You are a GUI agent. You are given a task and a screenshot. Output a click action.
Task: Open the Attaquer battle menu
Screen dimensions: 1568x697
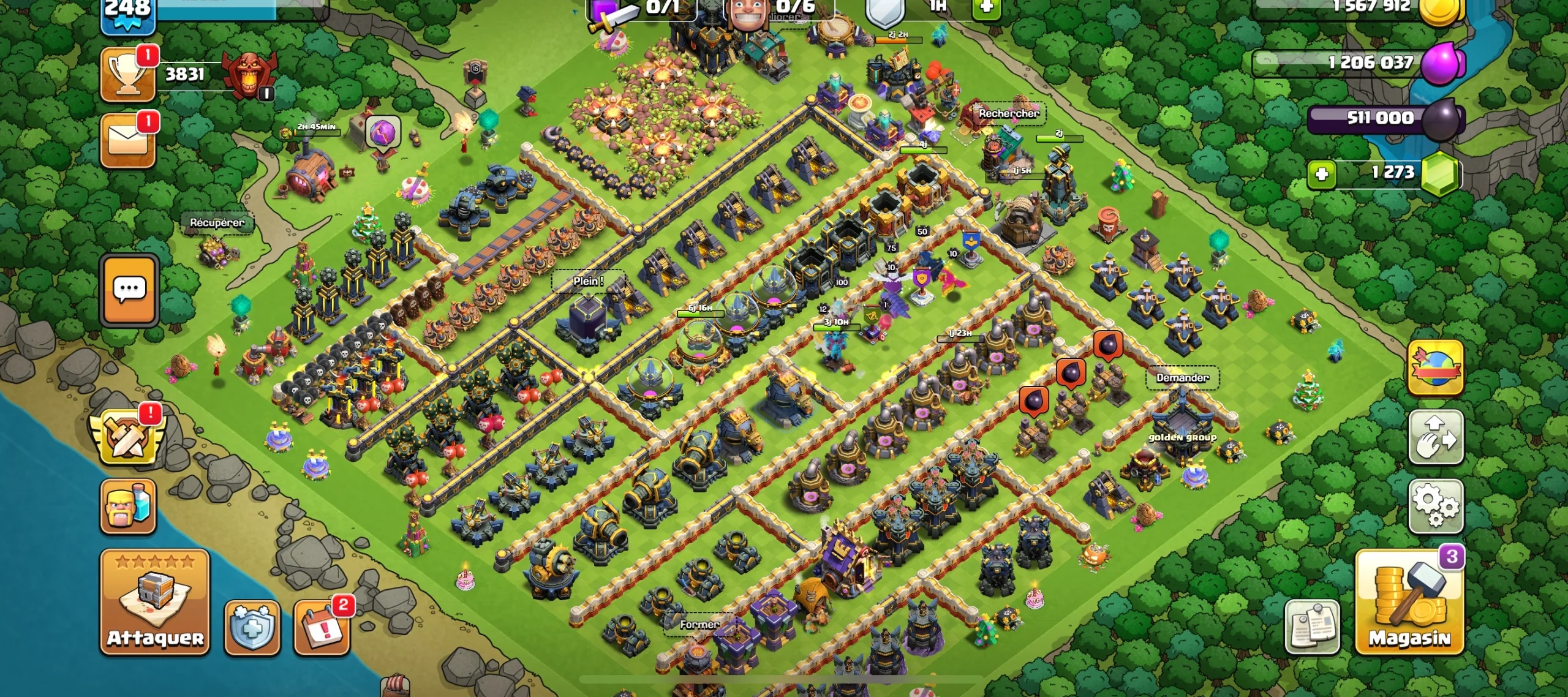click(155, 602)
